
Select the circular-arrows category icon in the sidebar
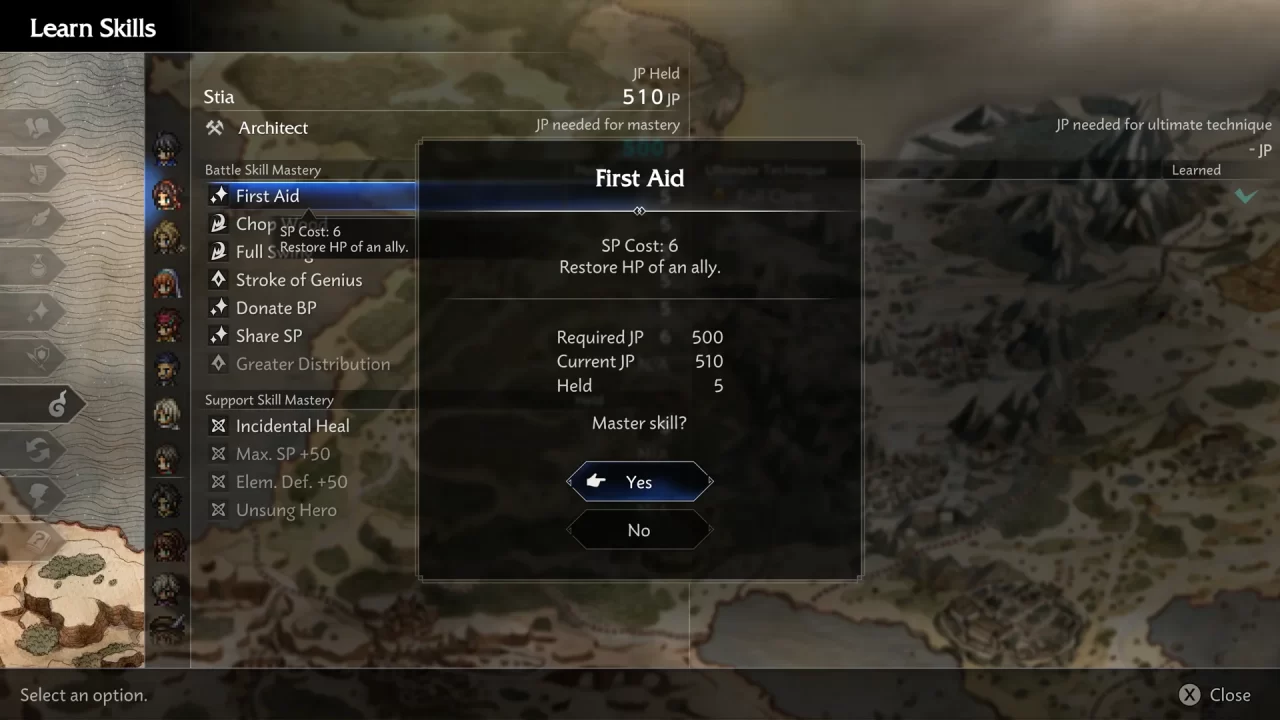[x=38, y=450]
